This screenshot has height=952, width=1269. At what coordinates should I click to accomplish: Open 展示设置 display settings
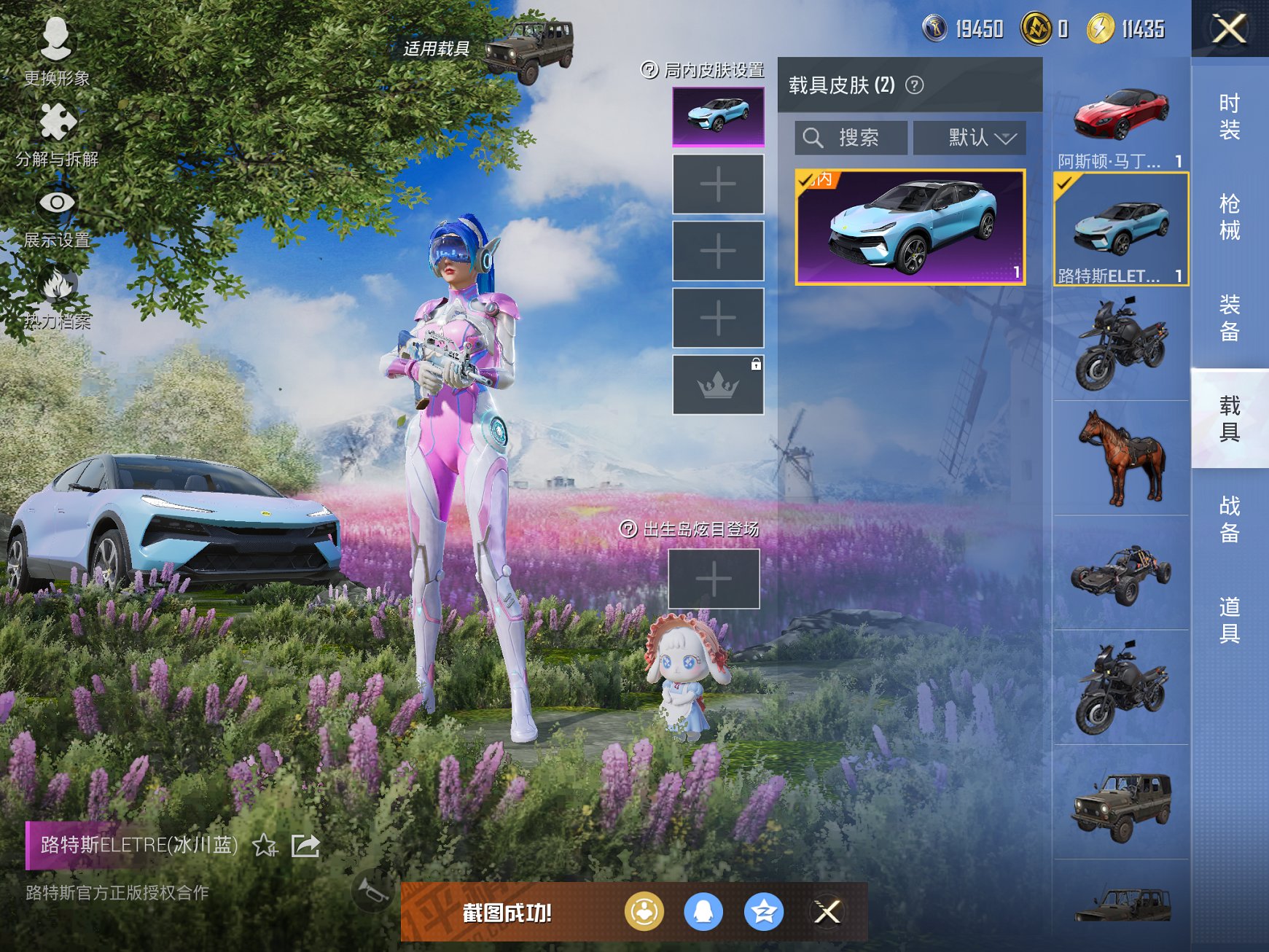(x=57, y=216)
